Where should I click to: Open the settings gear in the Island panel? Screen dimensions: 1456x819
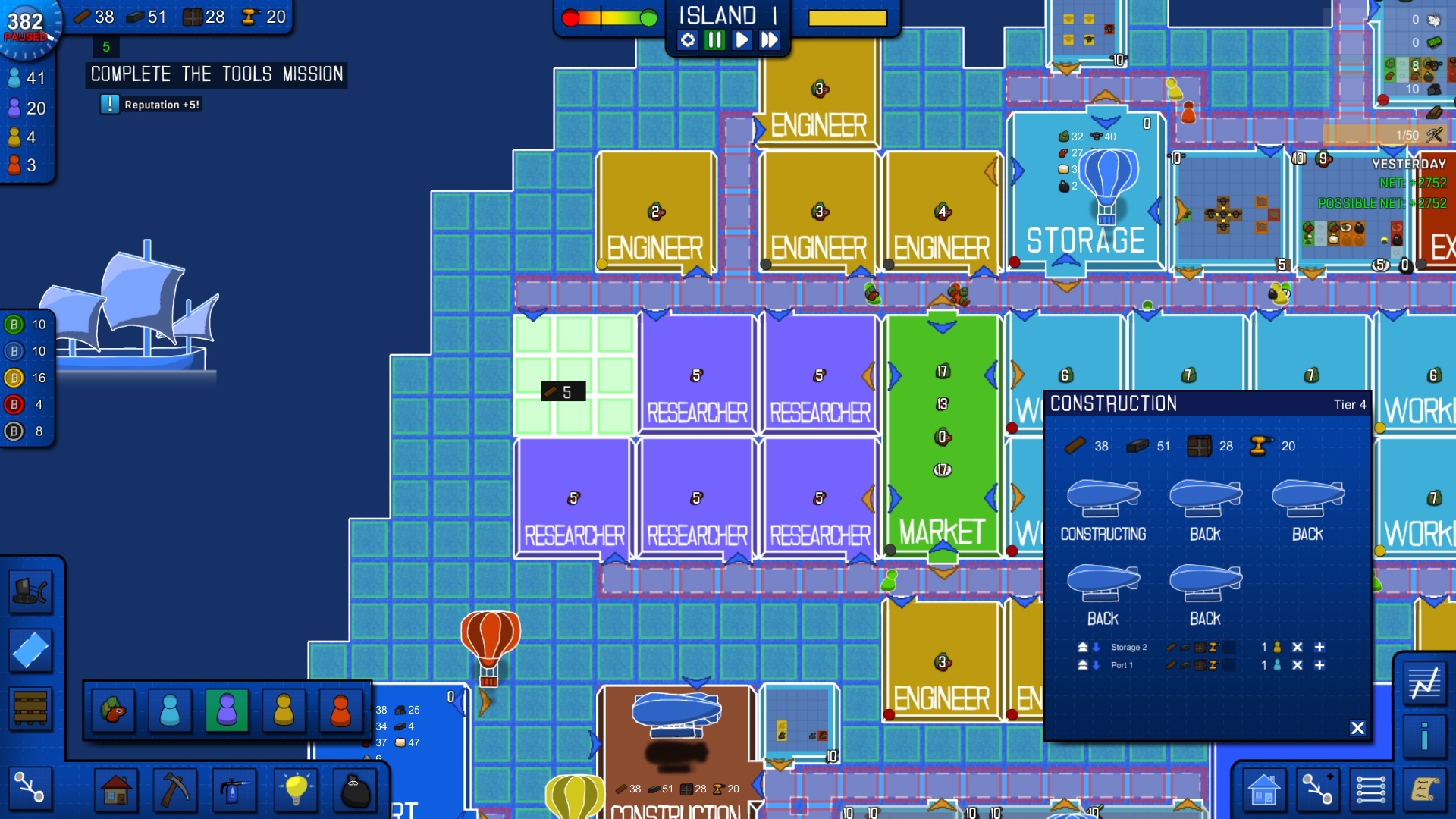click(x=687, y=41)
